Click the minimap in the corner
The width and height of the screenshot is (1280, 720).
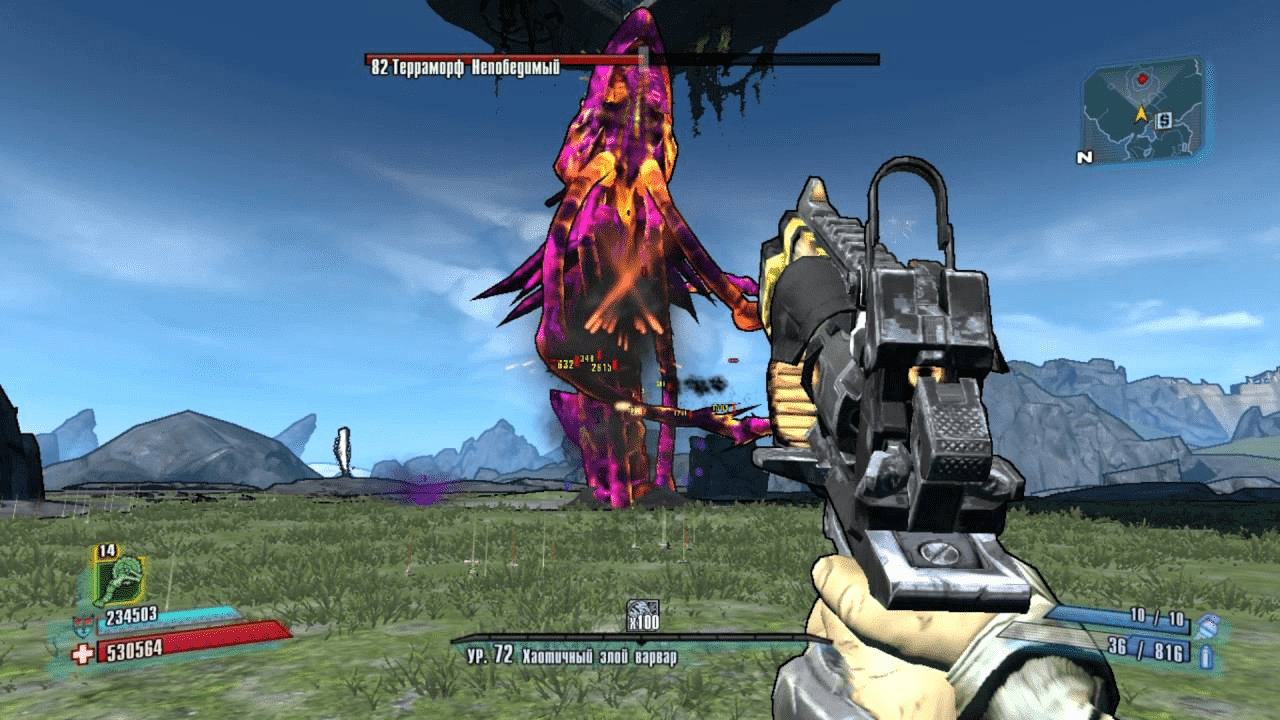click(1141, 108)
